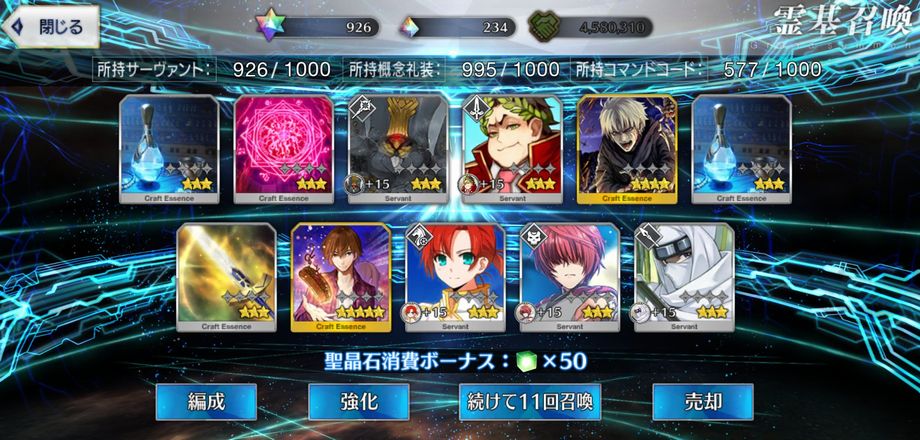Open the gold-framed brown-haired man craft essence
This screenshot has width=920, height=440.
341,277
